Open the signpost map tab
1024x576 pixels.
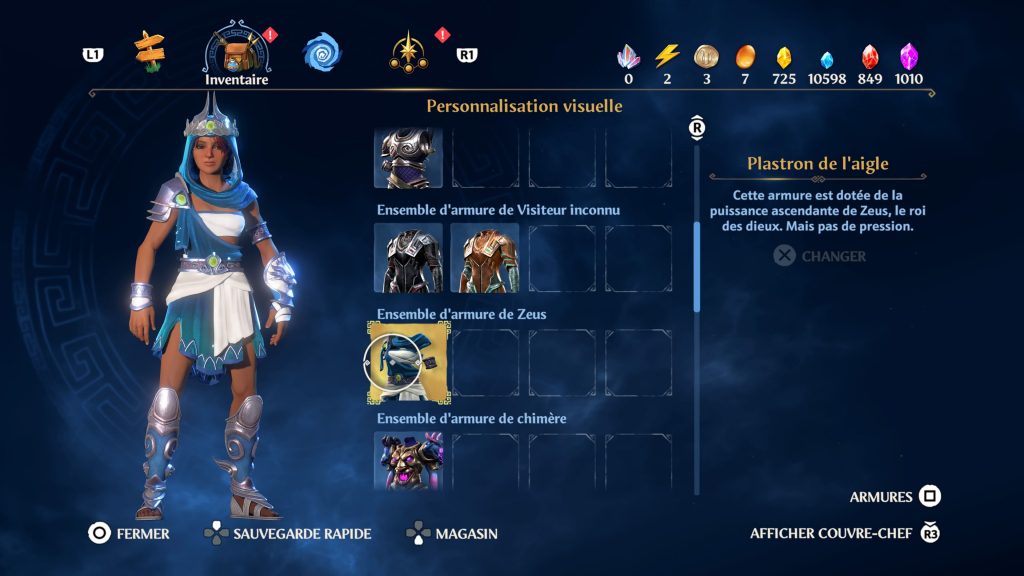coord(150,52)
